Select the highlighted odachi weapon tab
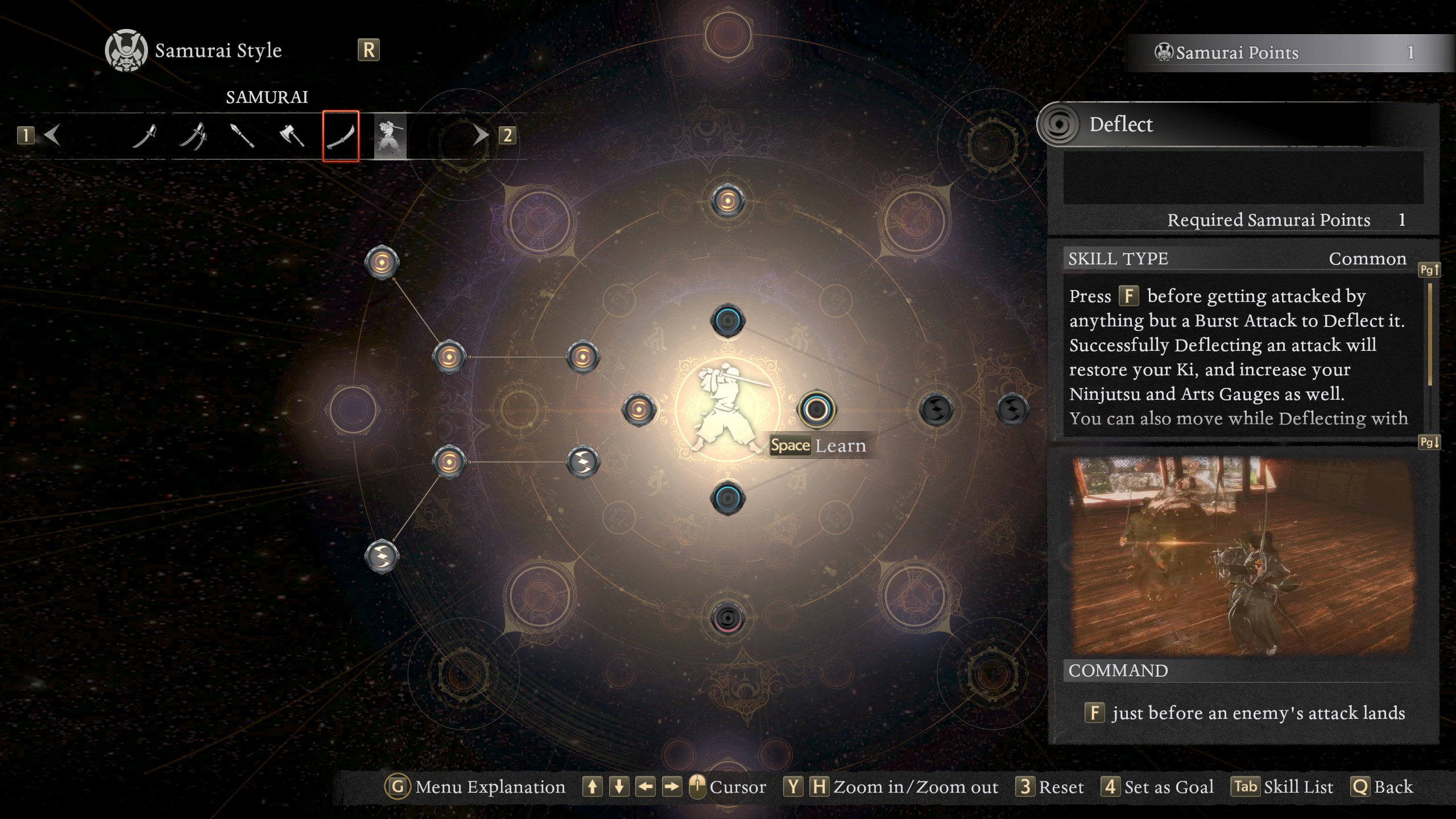This screenshot has width=1456, height=819. 341,136
